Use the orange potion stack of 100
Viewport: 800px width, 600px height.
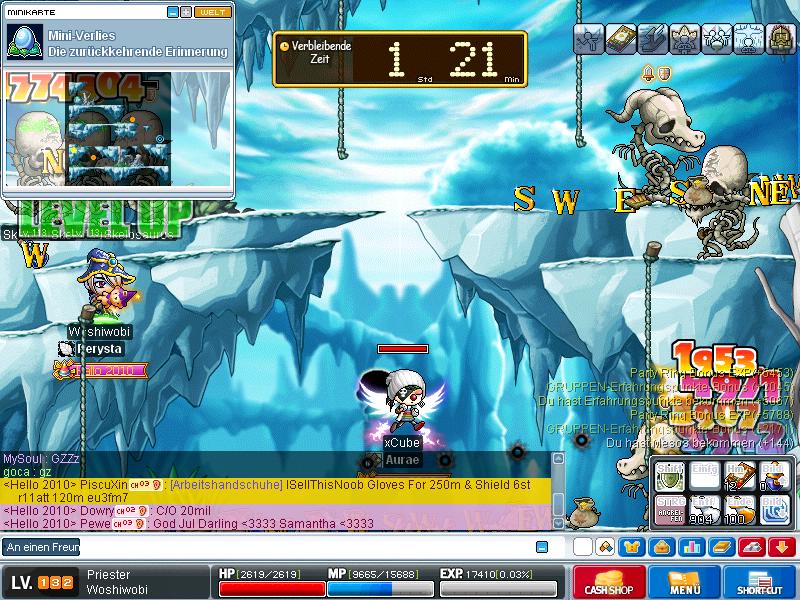click(740, 511)
